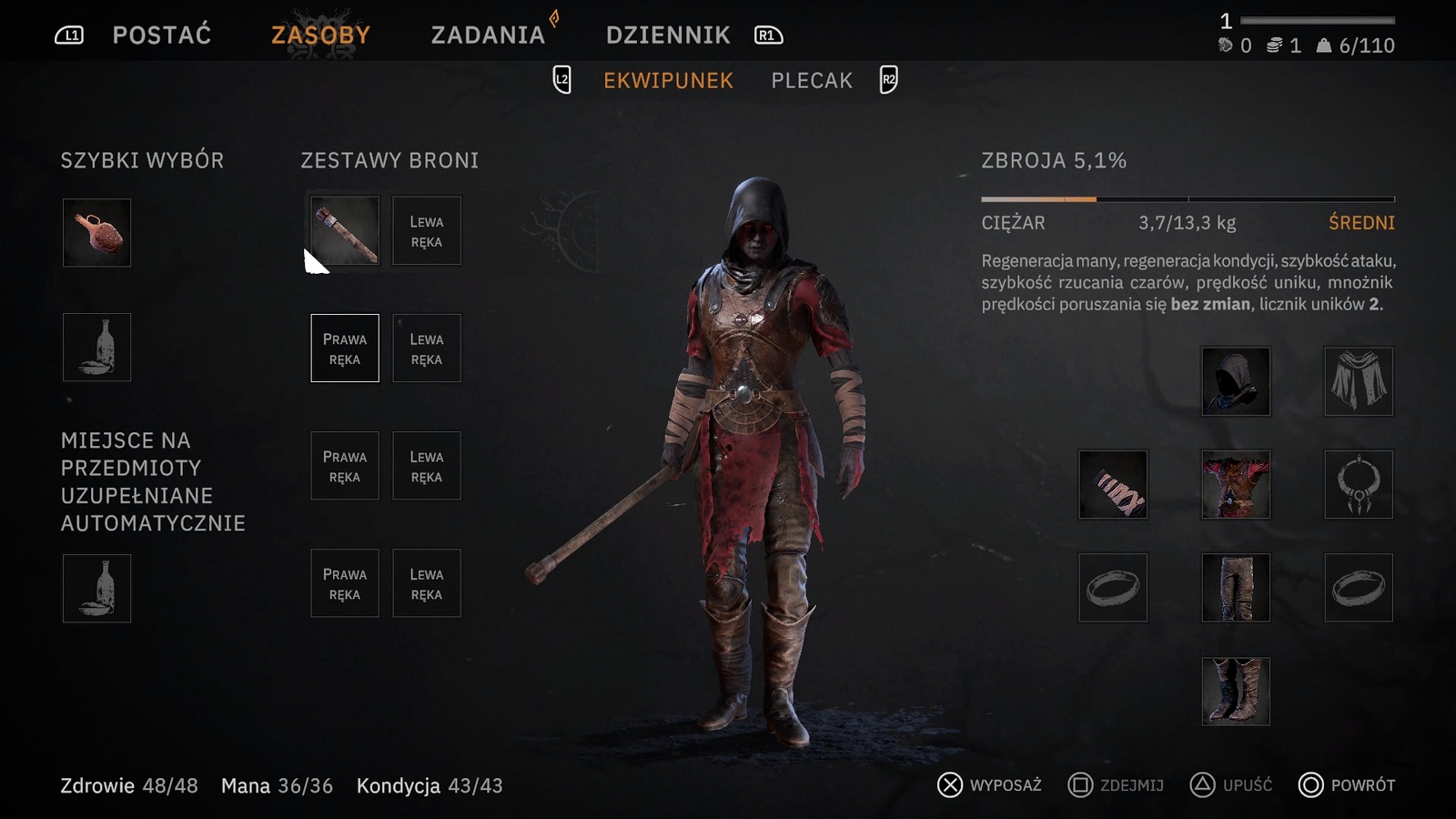Image resolution: width=1456 pixels, height=819 pixels.
Task: Select the hood helmet slot
Action: tap(1236, 381)
